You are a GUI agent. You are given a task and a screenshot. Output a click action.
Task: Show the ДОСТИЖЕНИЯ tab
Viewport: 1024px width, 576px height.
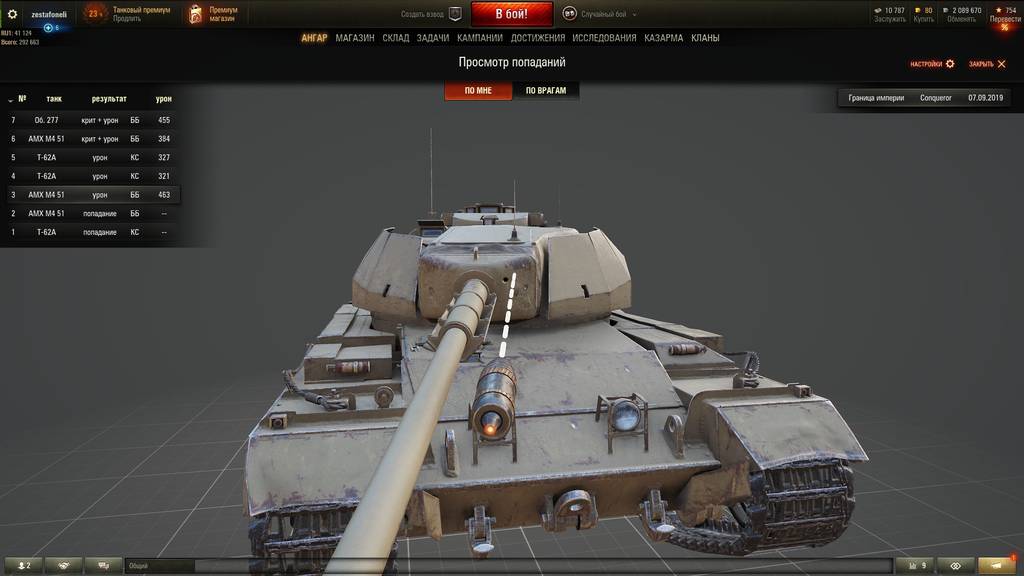[538, 38]
